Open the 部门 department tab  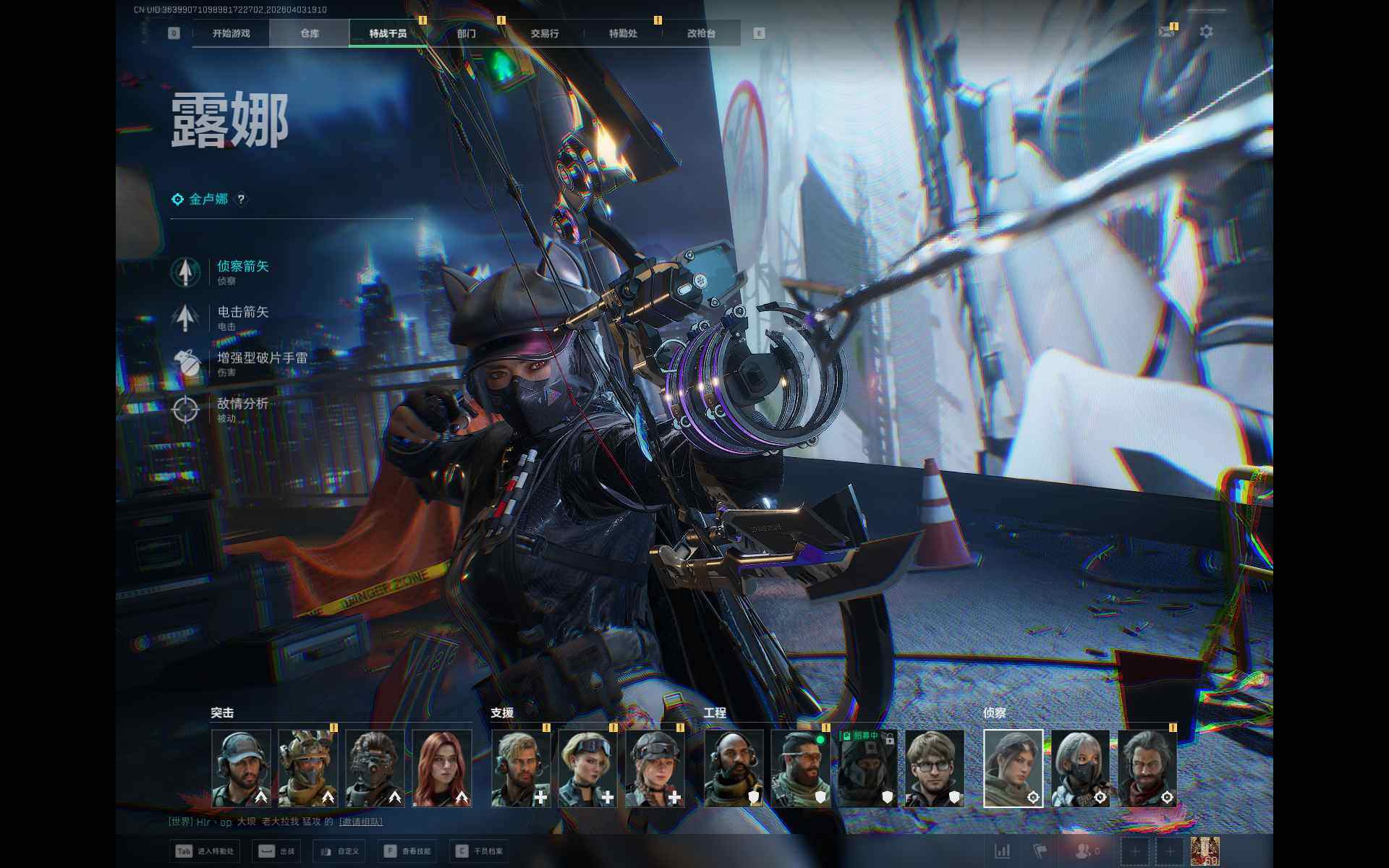[467, 33]
